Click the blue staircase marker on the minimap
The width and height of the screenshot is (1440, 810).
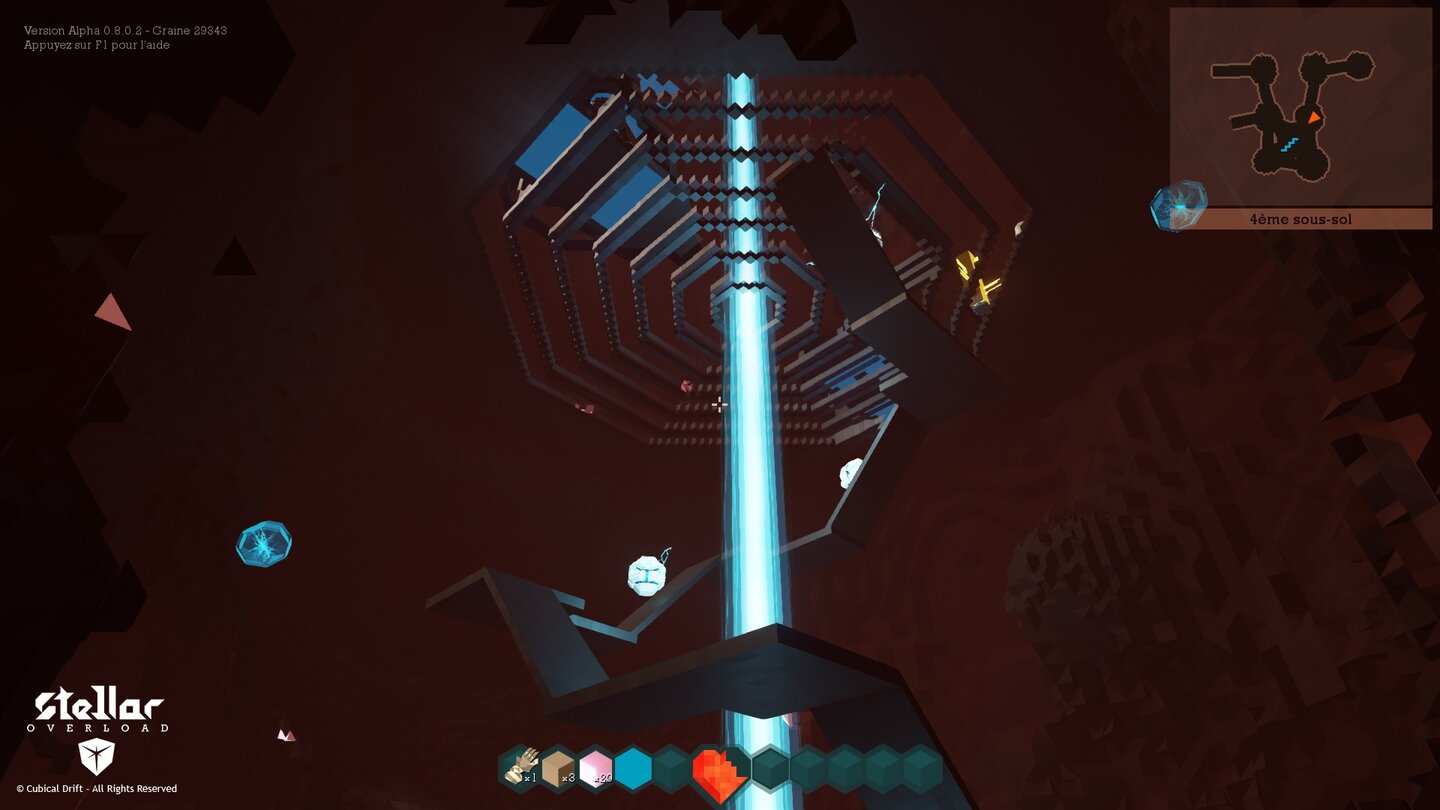tap(1289, 146)
